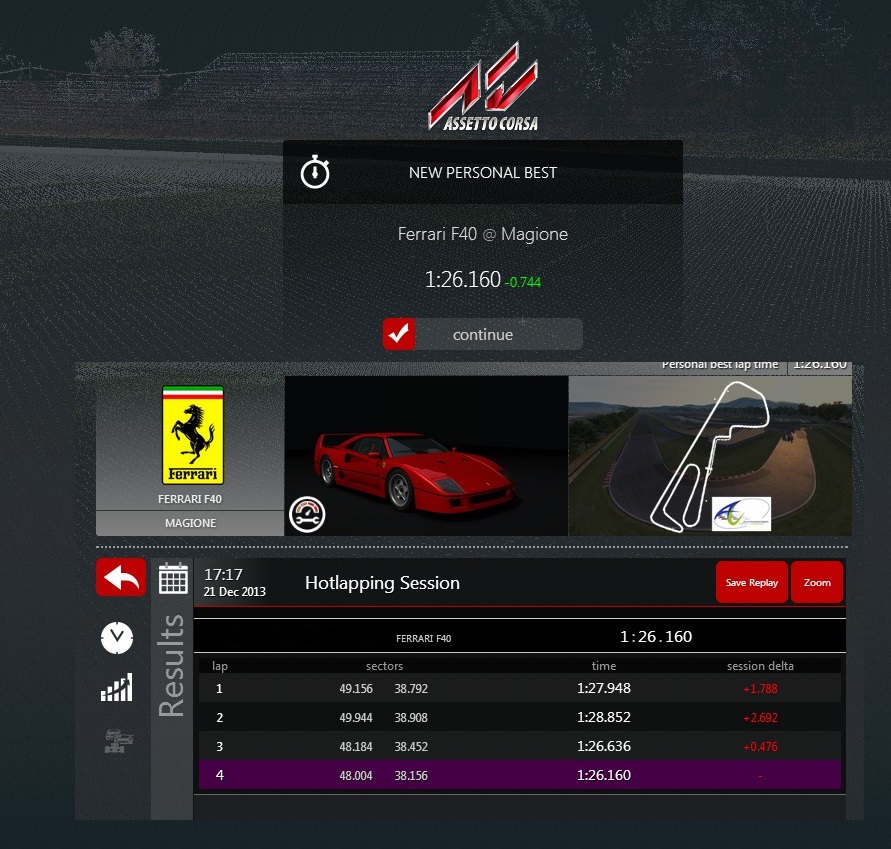Show the signal bars ranking icon

tap(117, 687)
